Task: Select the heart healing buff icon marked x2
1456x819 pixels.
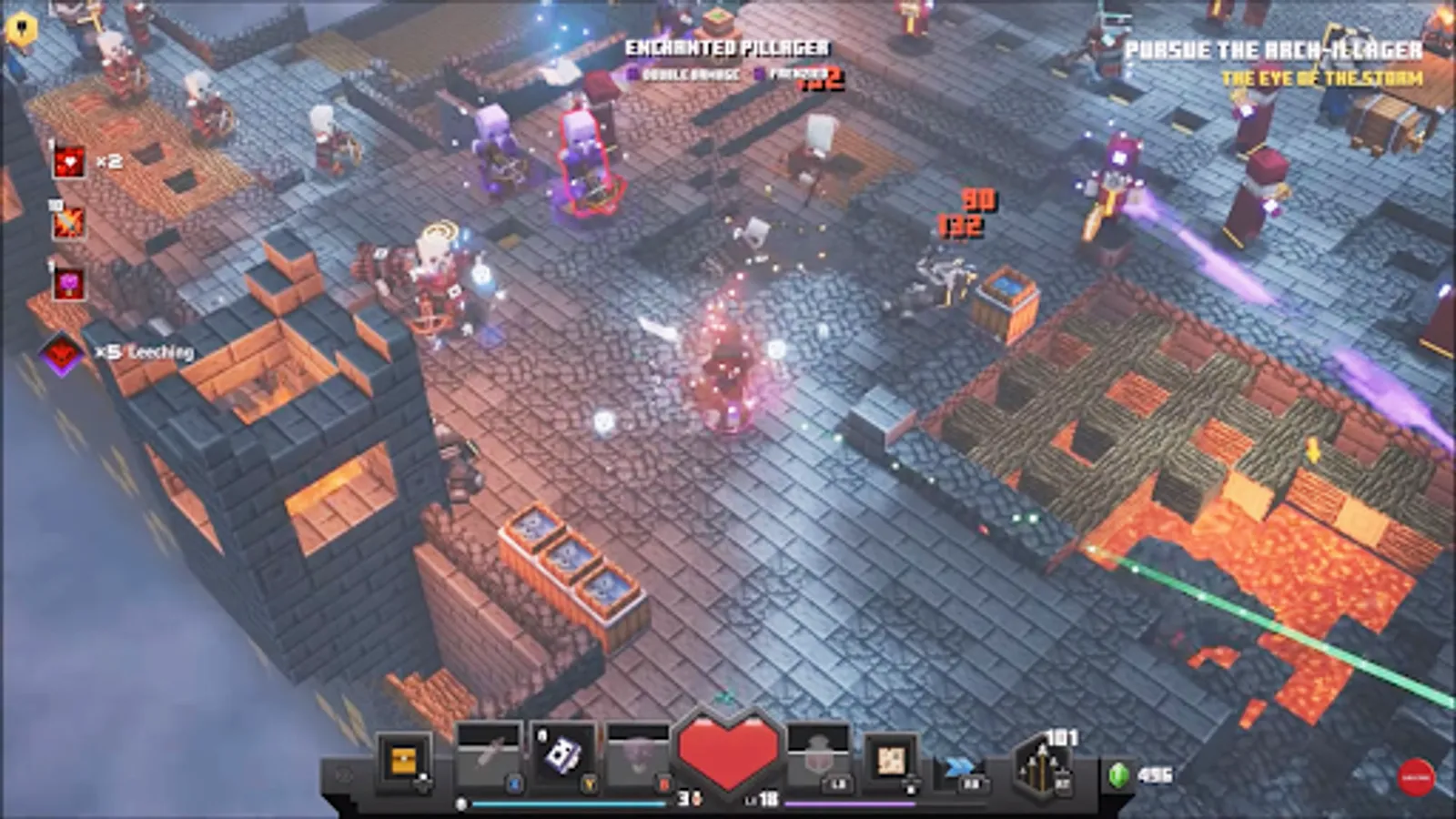Action: (69, 161)
